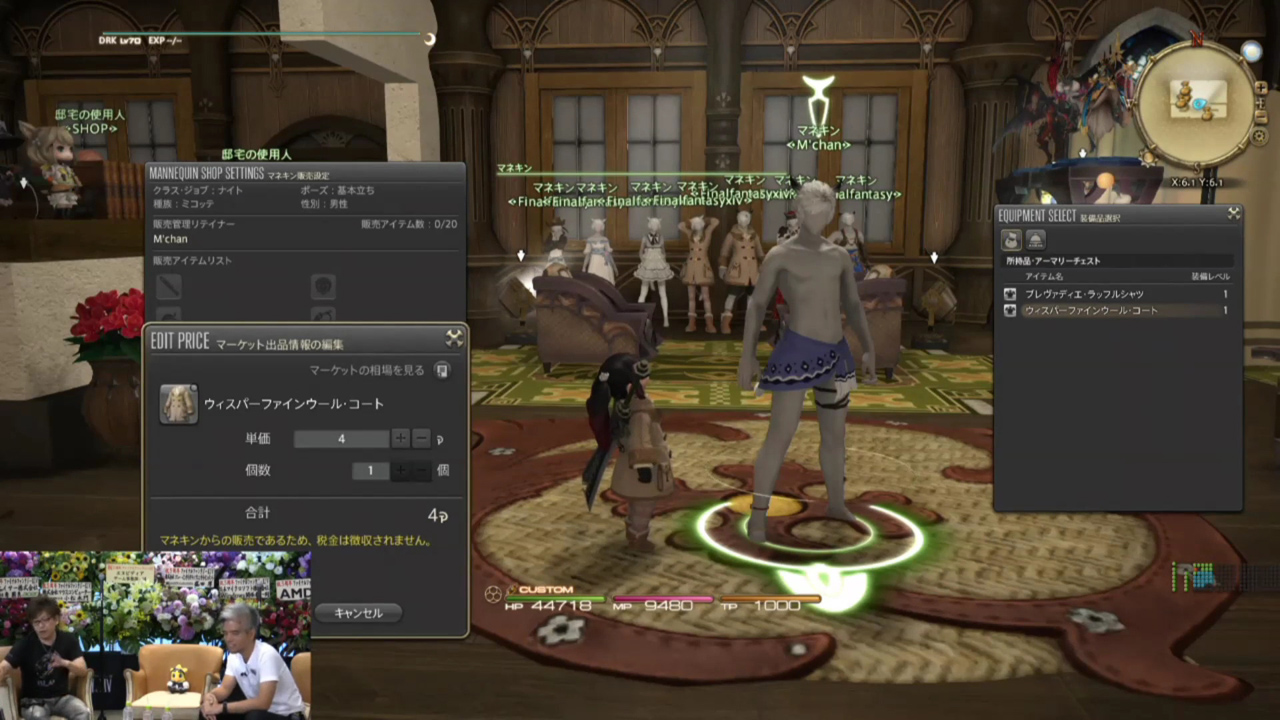
Task: View market prices for the item
Action: click(442, 370)
